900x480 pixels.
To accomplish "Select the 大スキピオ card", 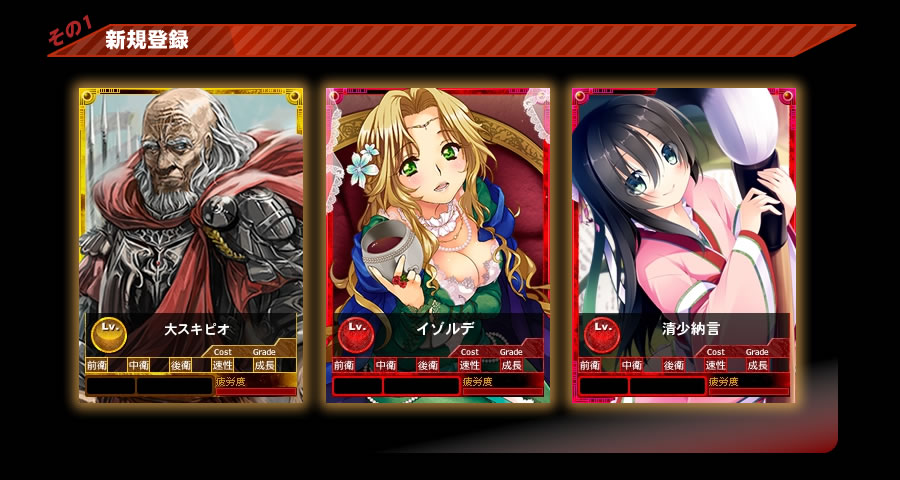I will pyautogui.click(x=191, y=245).
